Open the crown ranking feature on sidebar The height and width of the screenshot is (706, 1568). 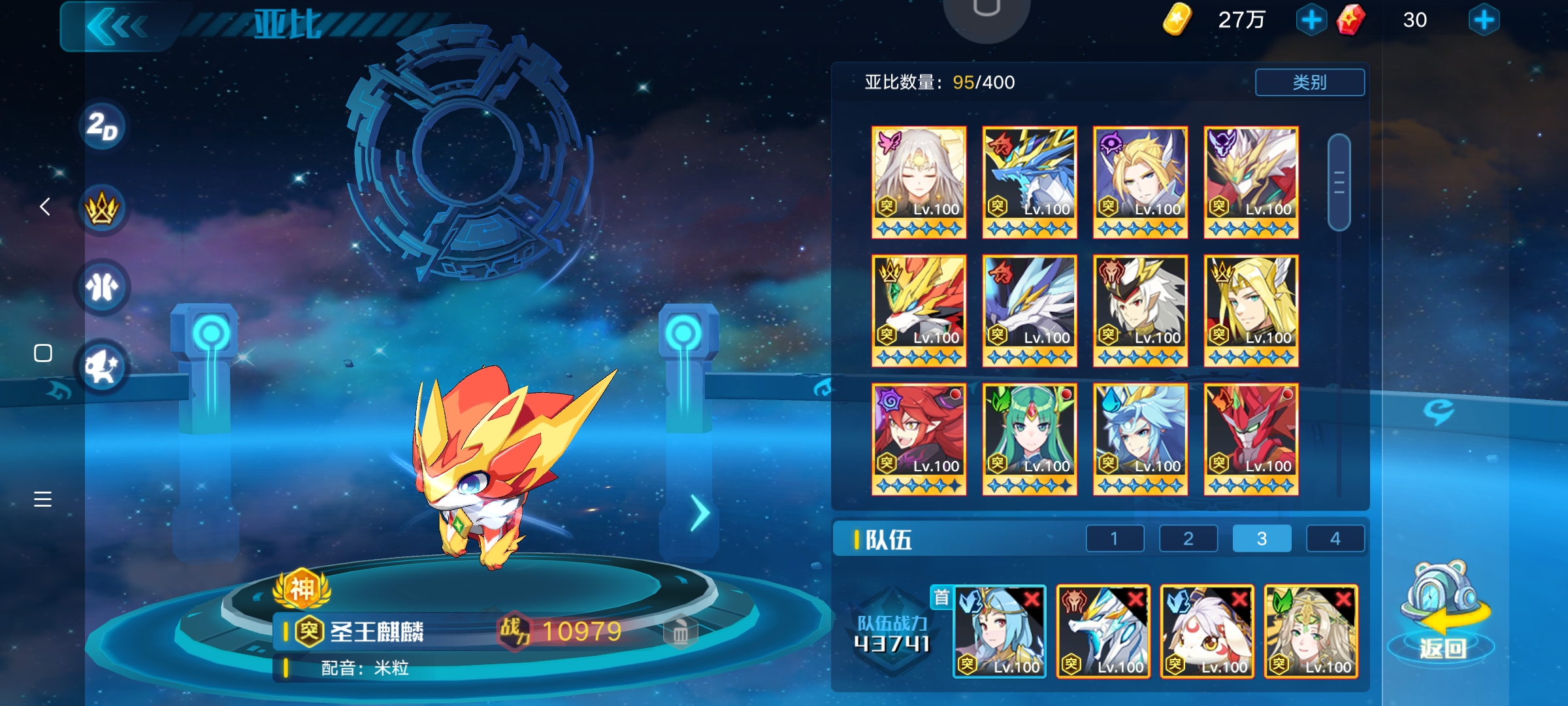tap(101, 207)
